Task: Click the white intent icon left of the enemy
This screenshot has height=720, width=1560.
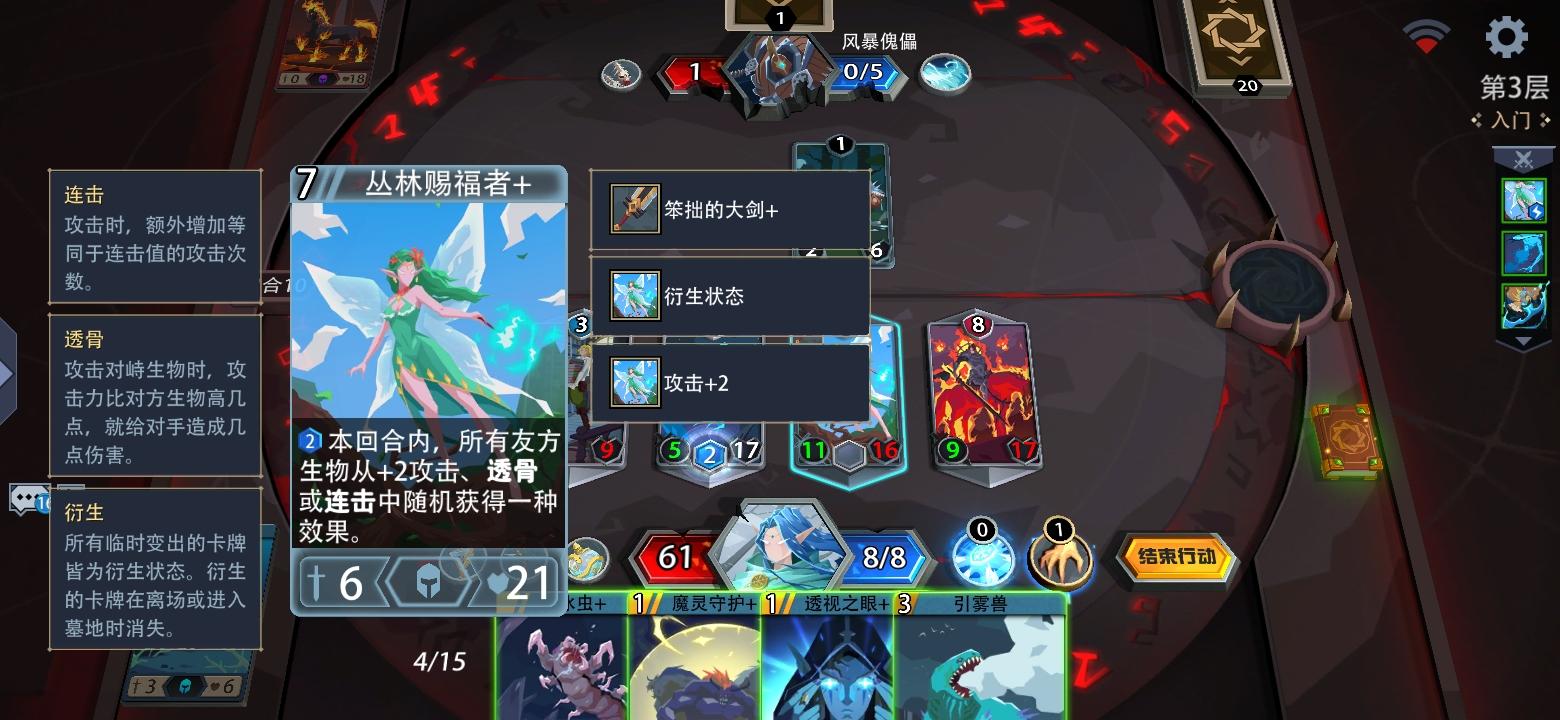Action: coord(619,73)
